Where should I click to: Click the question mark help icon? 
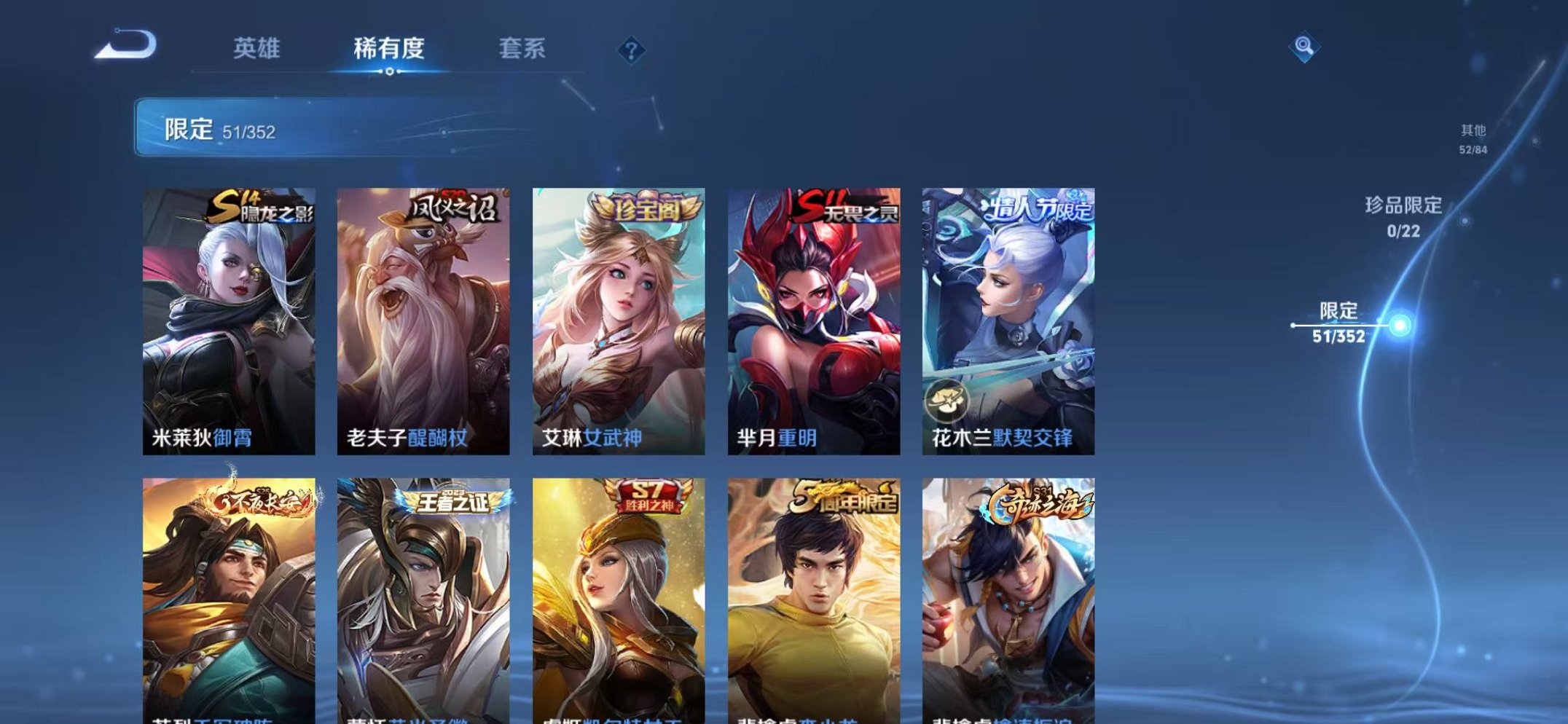click(x=632, y=50)
